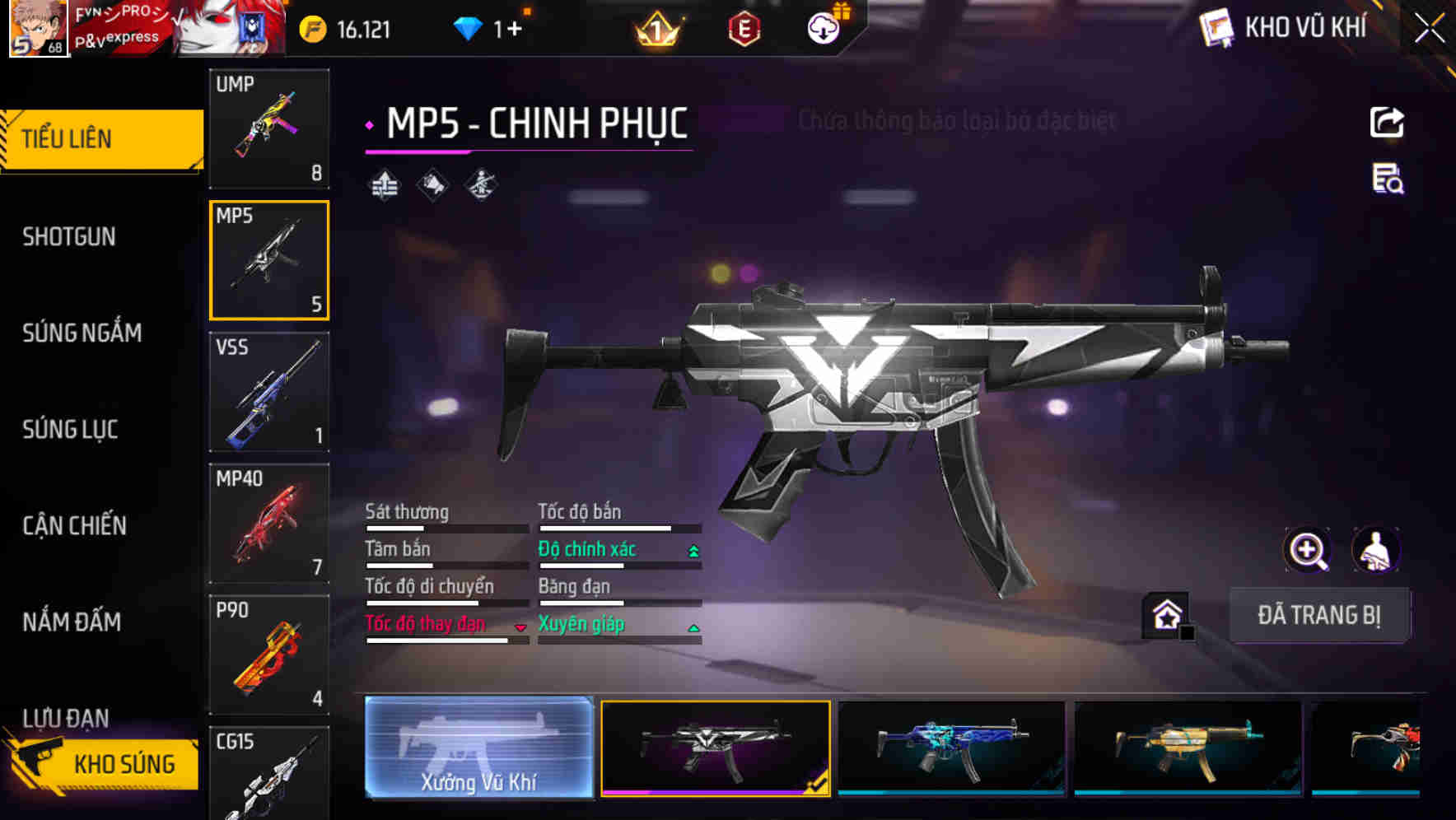1456x820 pixels.
Task: Open the Xưởng Vũ Khí workshop tile
Action: click(x=478, y=748)
